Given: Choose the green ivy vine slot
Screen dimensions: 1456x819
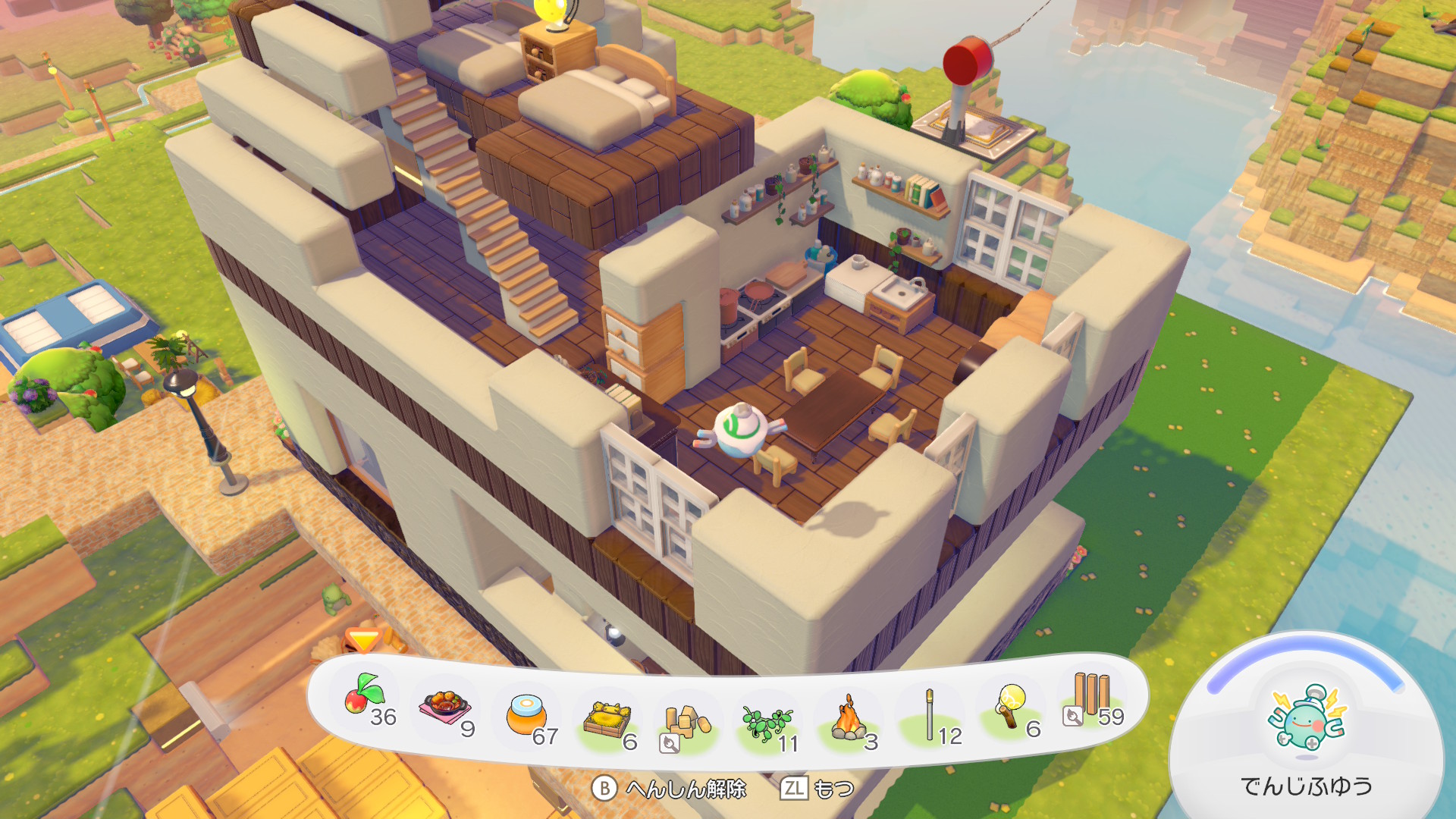Looking at the screenshot, I should point(767,724).
